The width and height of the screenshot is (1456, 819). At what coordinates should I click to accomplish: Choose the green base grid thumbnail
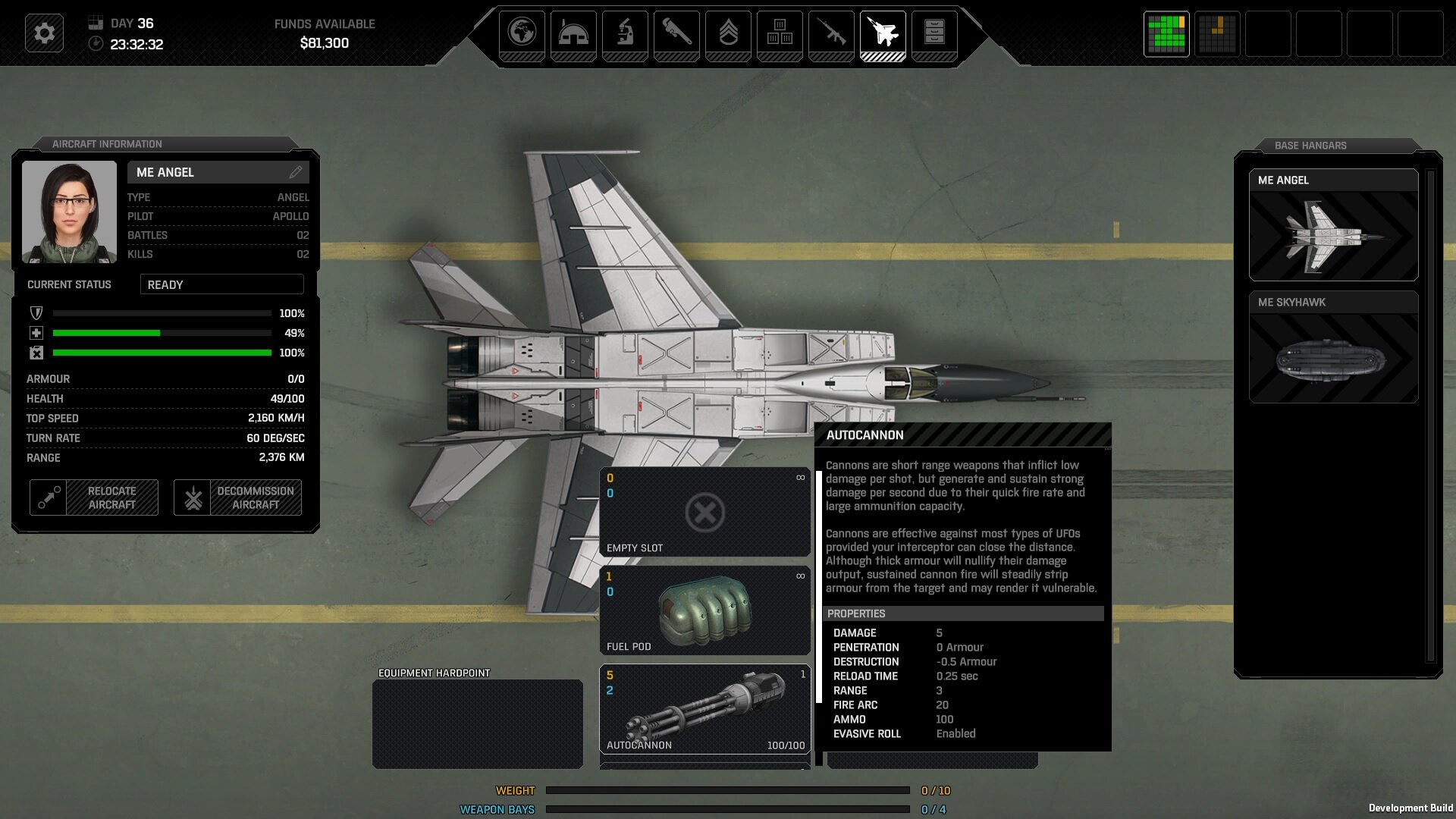click(1166, 34)
